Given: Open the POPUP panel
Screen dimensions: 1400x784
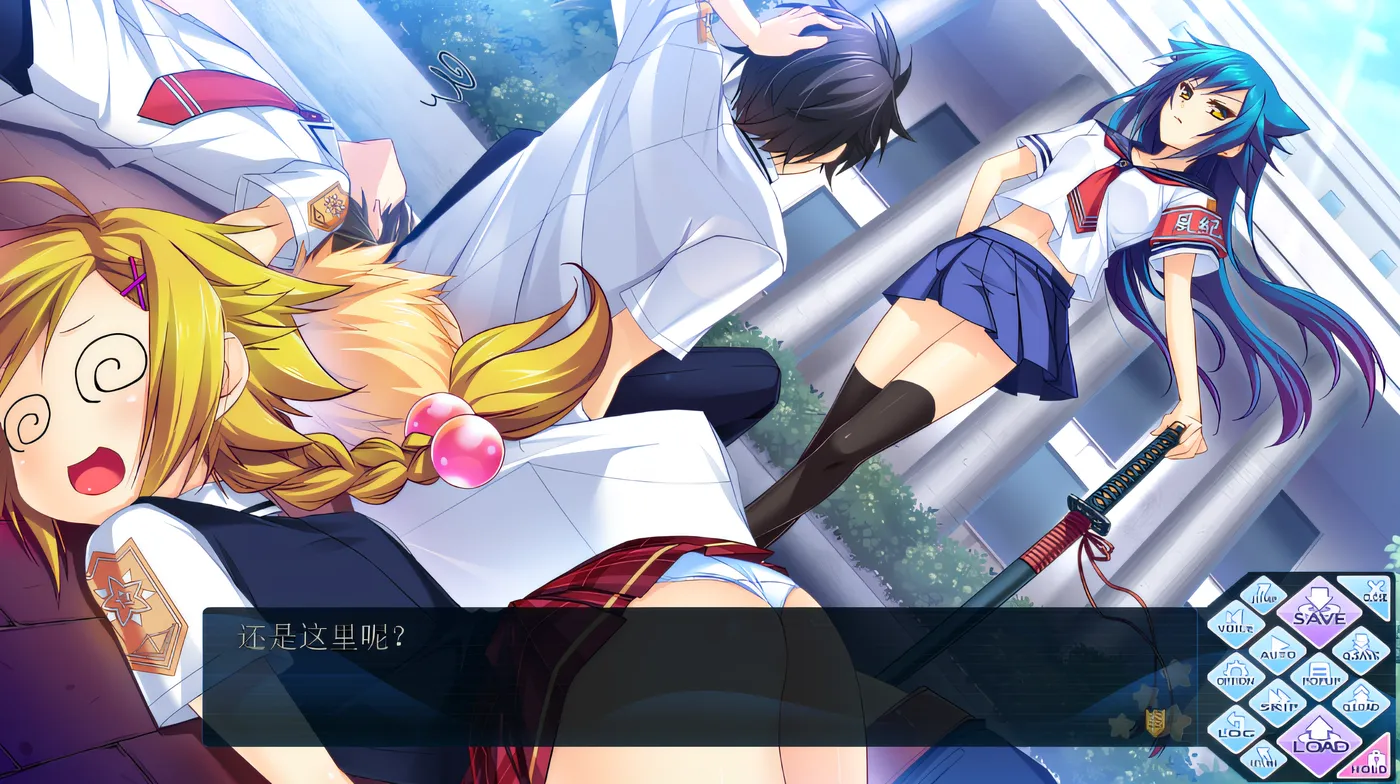Looking at the screenshot, I should pos(1320,678).
